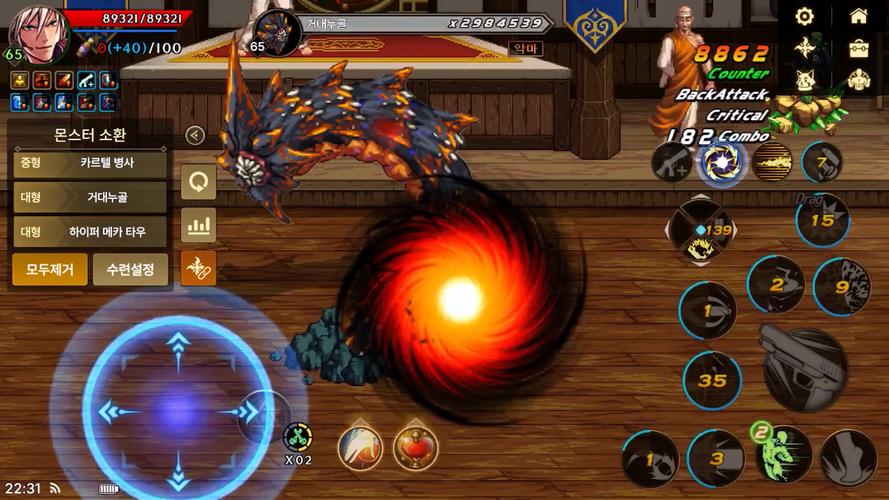Screen dimensions: 889x500
Task: Click the circular refresh arrow button
Action: [199, 183]
